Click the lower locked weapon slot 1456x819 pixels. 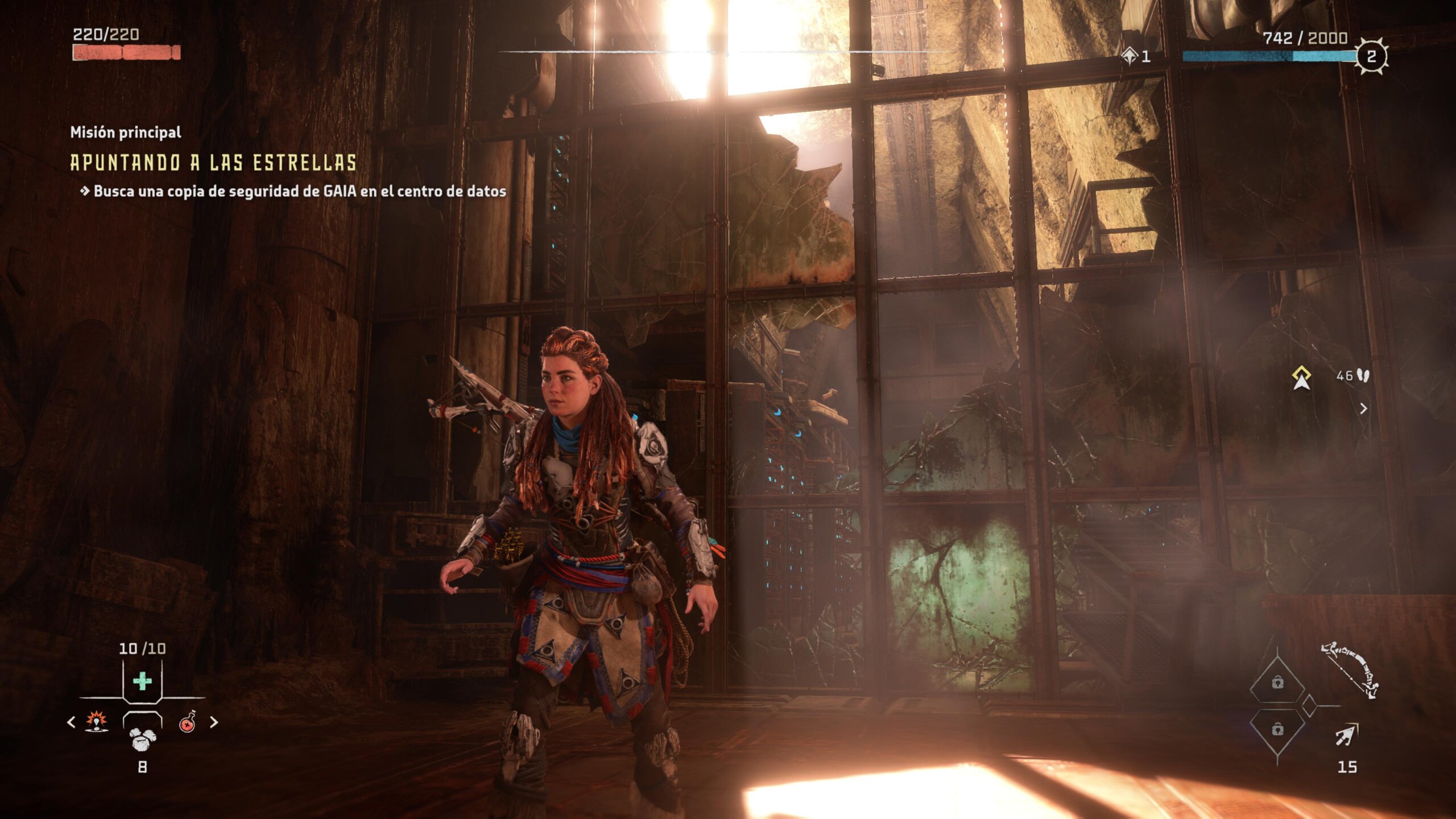point(1277,729)
